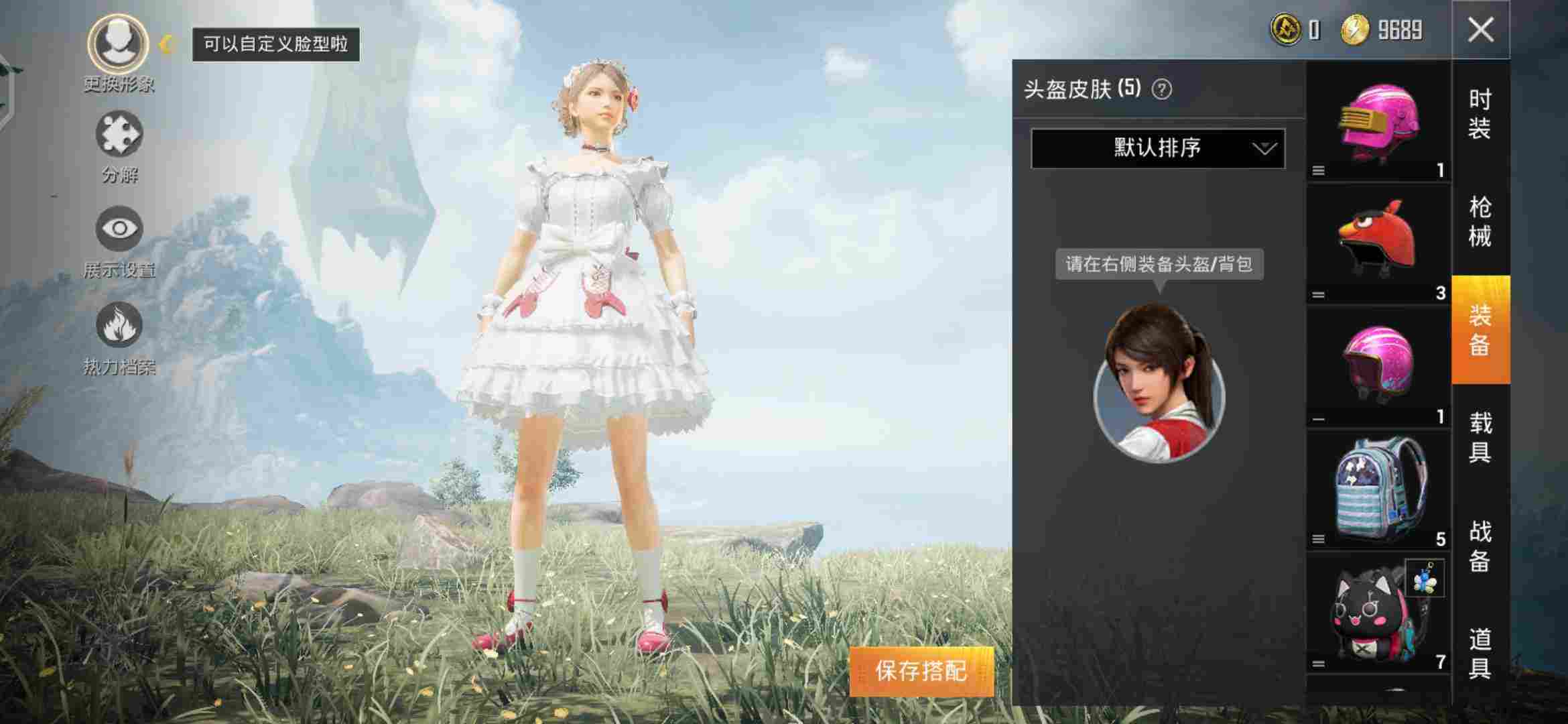Open the 默认排序 sort order dropdown
The width and height of the screenshot is (1568, 724).
click(1158, 149)
